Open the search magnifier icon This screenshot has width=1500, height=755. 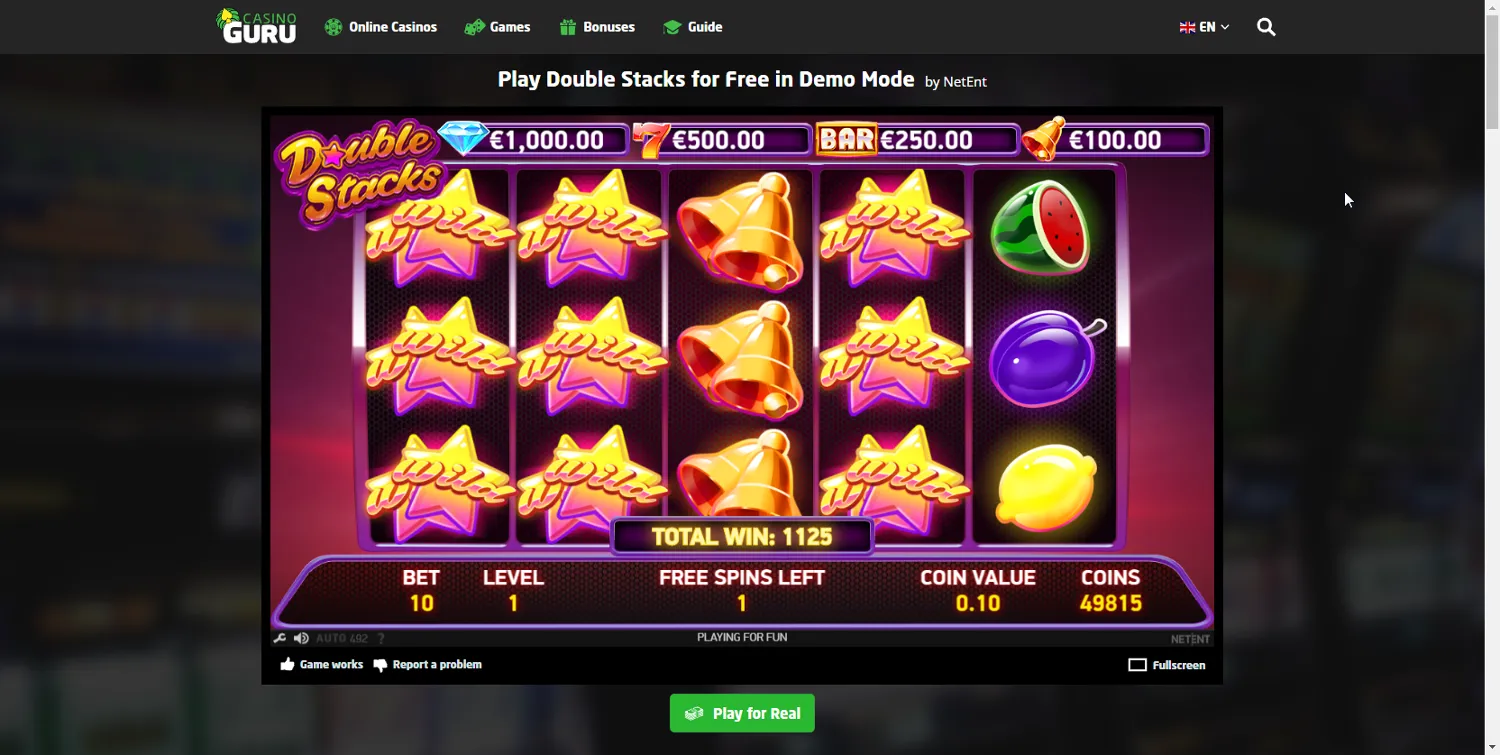tap(1266, 27)
